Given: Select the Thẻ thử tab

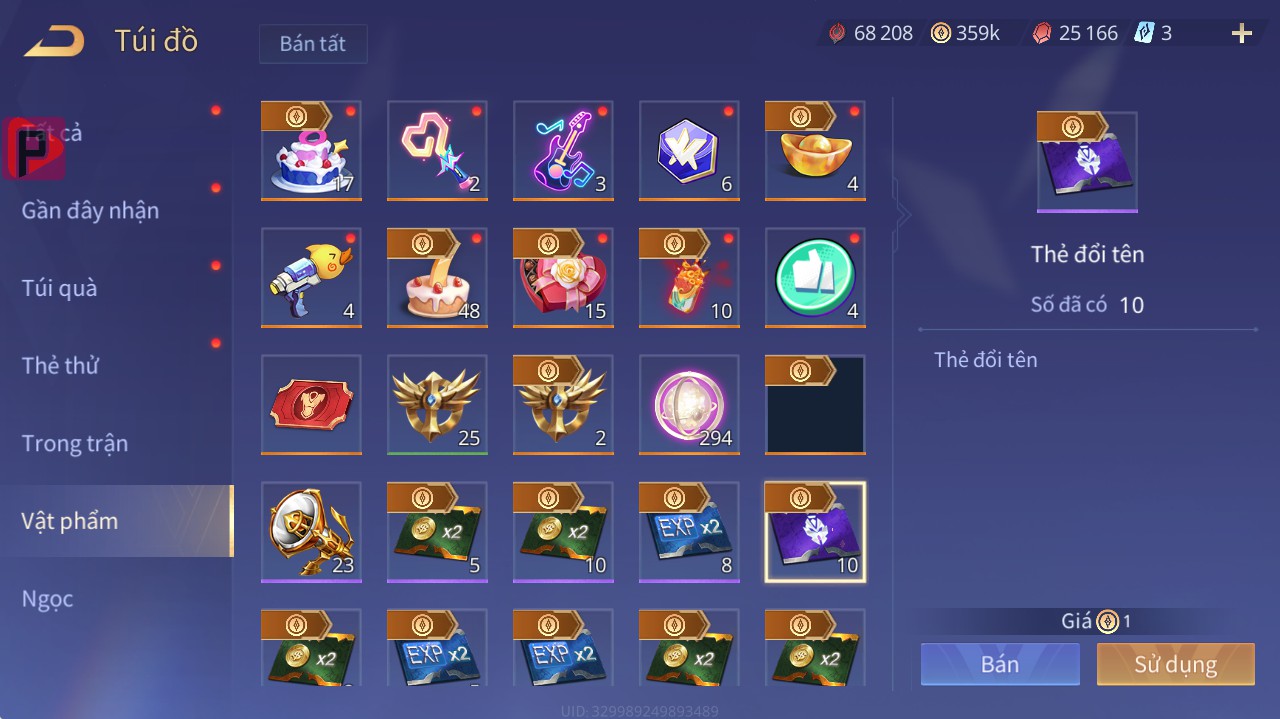Looking at the screenshot, I should coord(60,365).
